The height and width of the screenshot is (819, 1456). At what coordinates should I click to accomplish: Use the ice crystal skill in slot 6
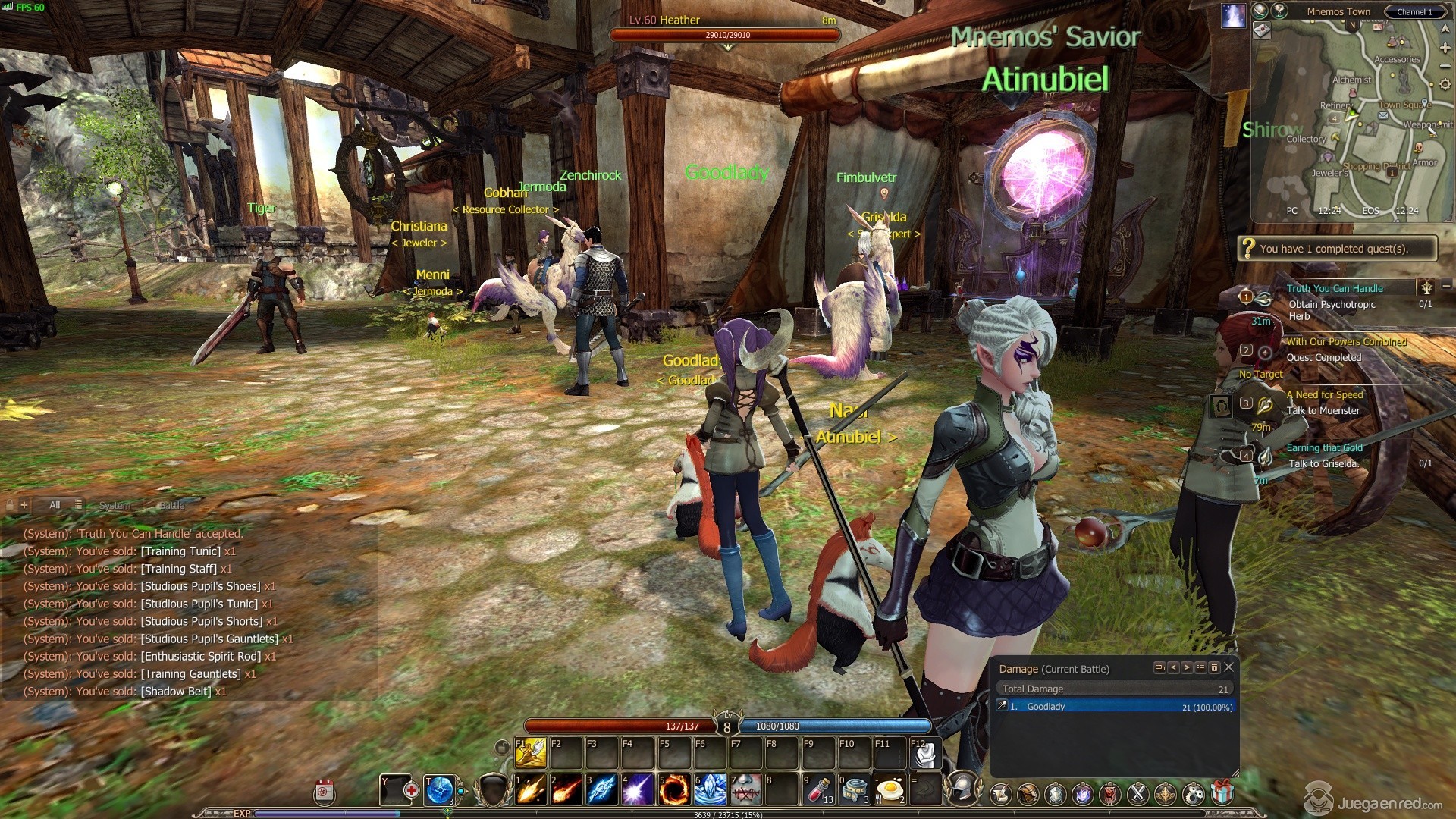[x=709, y=790]
